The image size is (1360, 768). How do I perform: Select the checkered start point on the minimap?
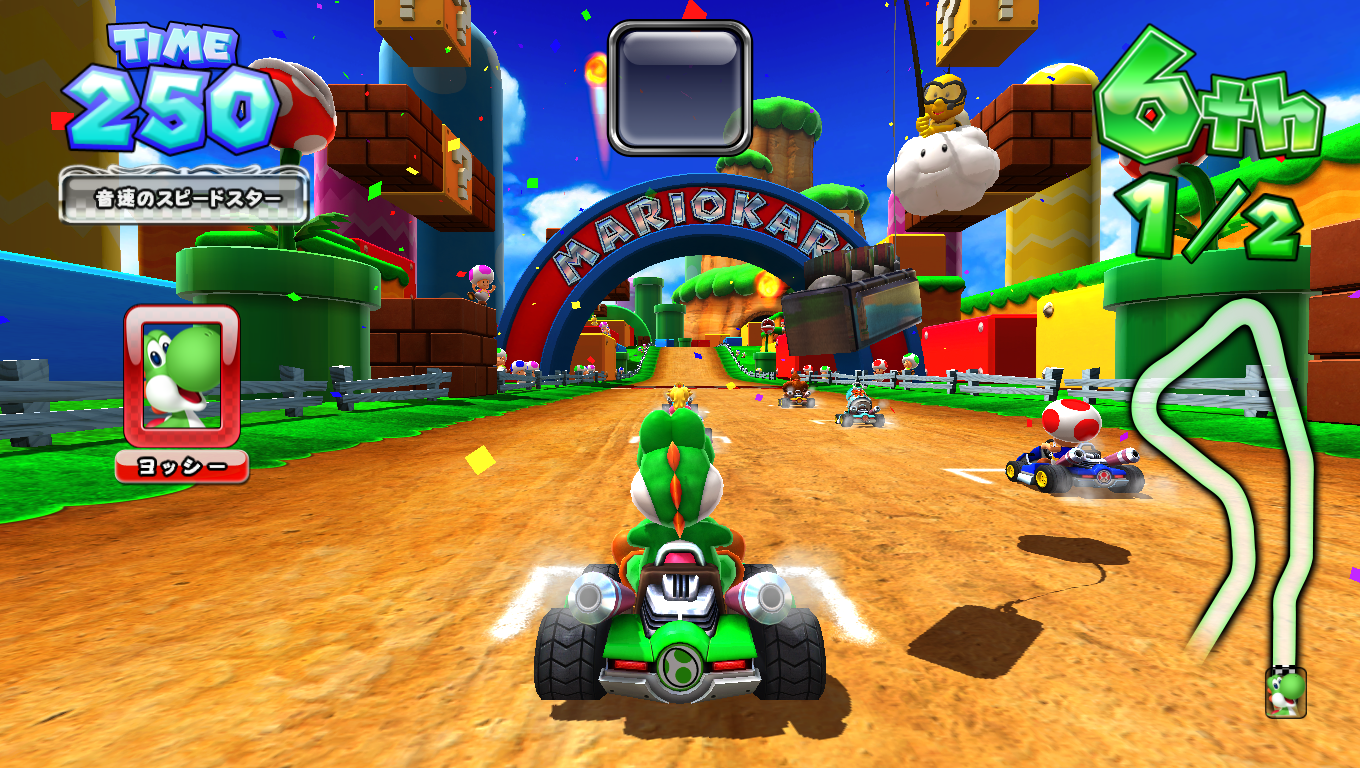click(x=1284, y=668)
